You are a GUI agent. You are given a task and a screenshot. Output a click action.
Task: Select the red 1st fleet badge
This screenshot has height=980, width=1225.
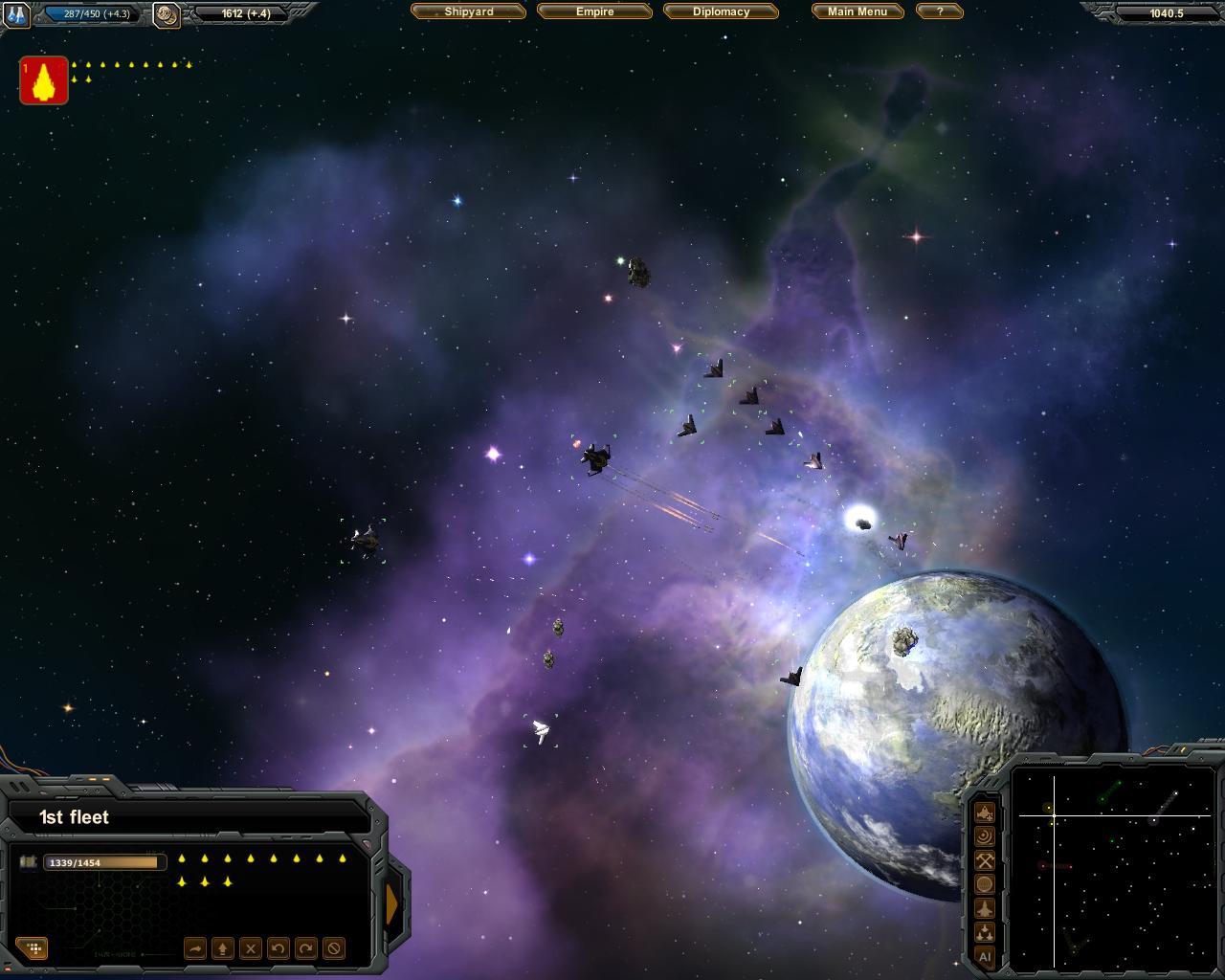click(44, 80)
